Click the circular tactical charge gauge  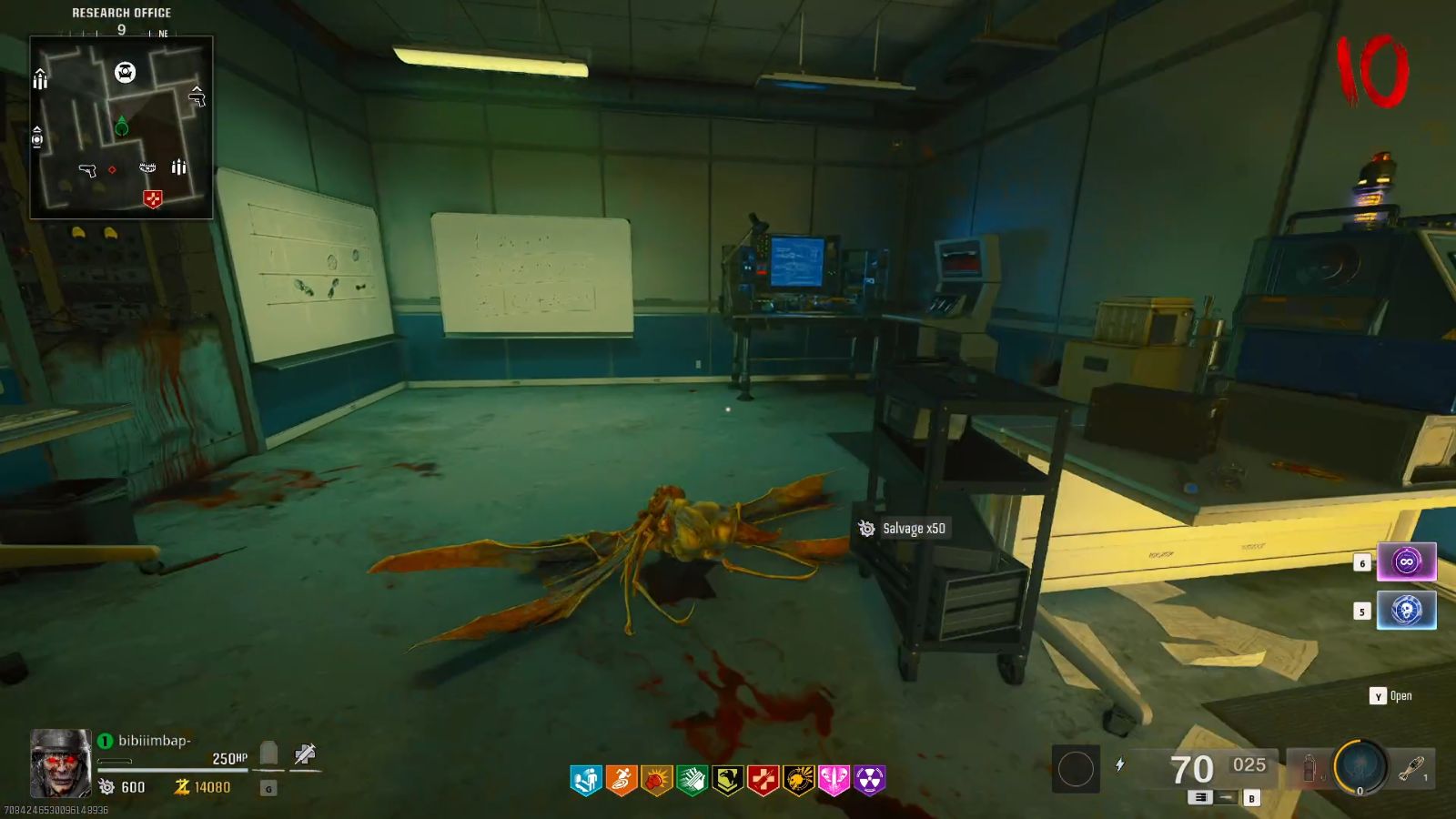(x=1359, y=765)
